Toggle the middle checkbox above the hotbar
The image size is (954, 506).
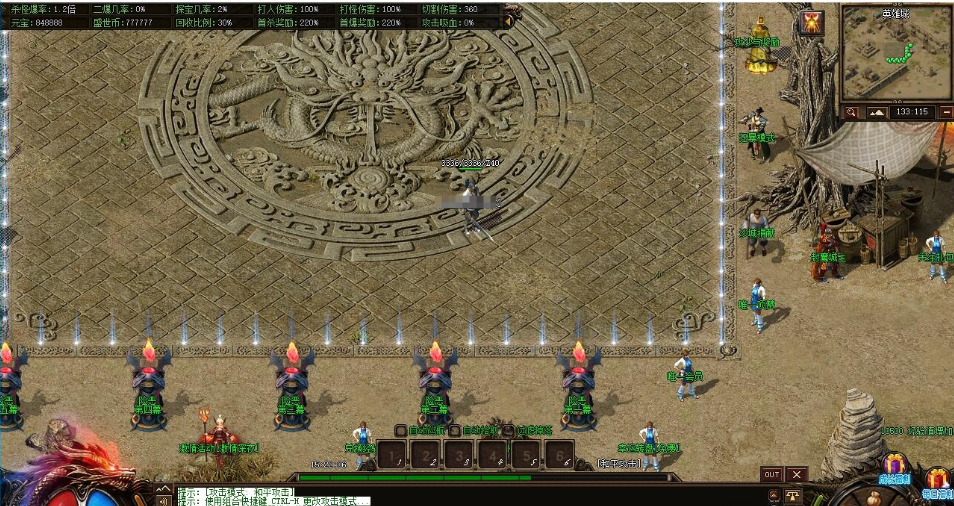(455, 431)
